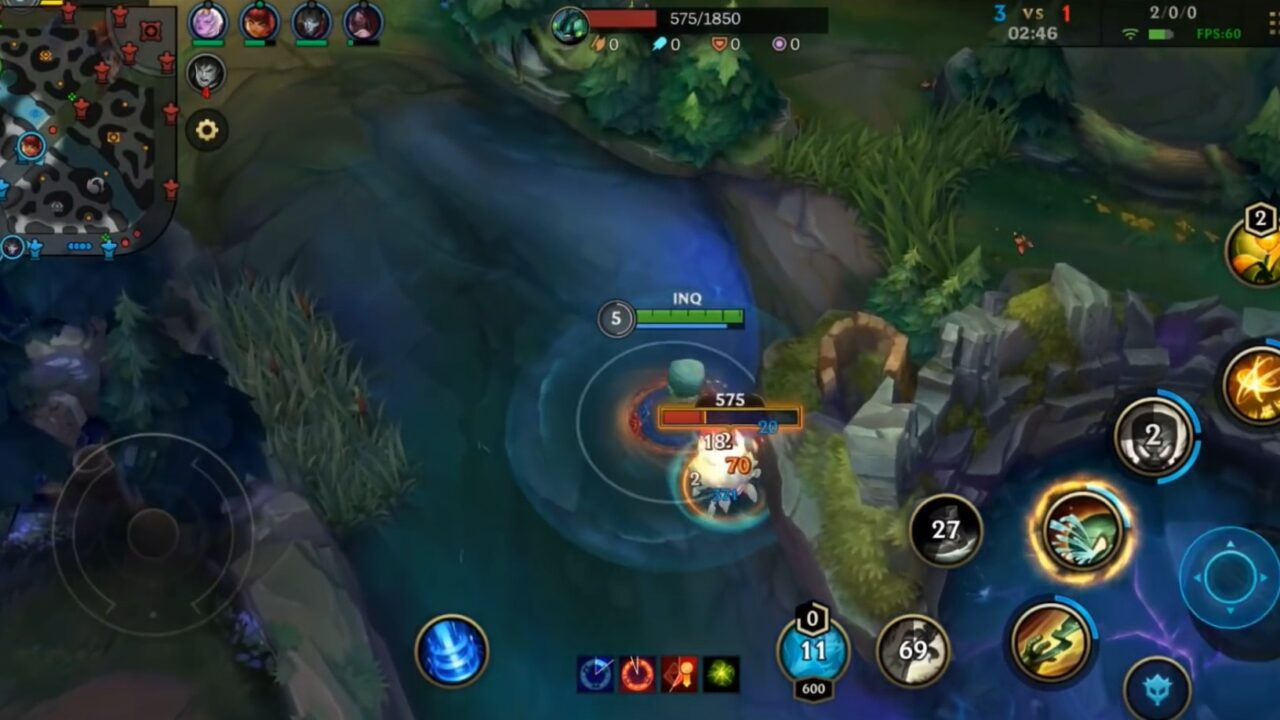Cast the second ability showing 2 charges
This screenshot has height=720, width=1280.
pos(1152,435)
